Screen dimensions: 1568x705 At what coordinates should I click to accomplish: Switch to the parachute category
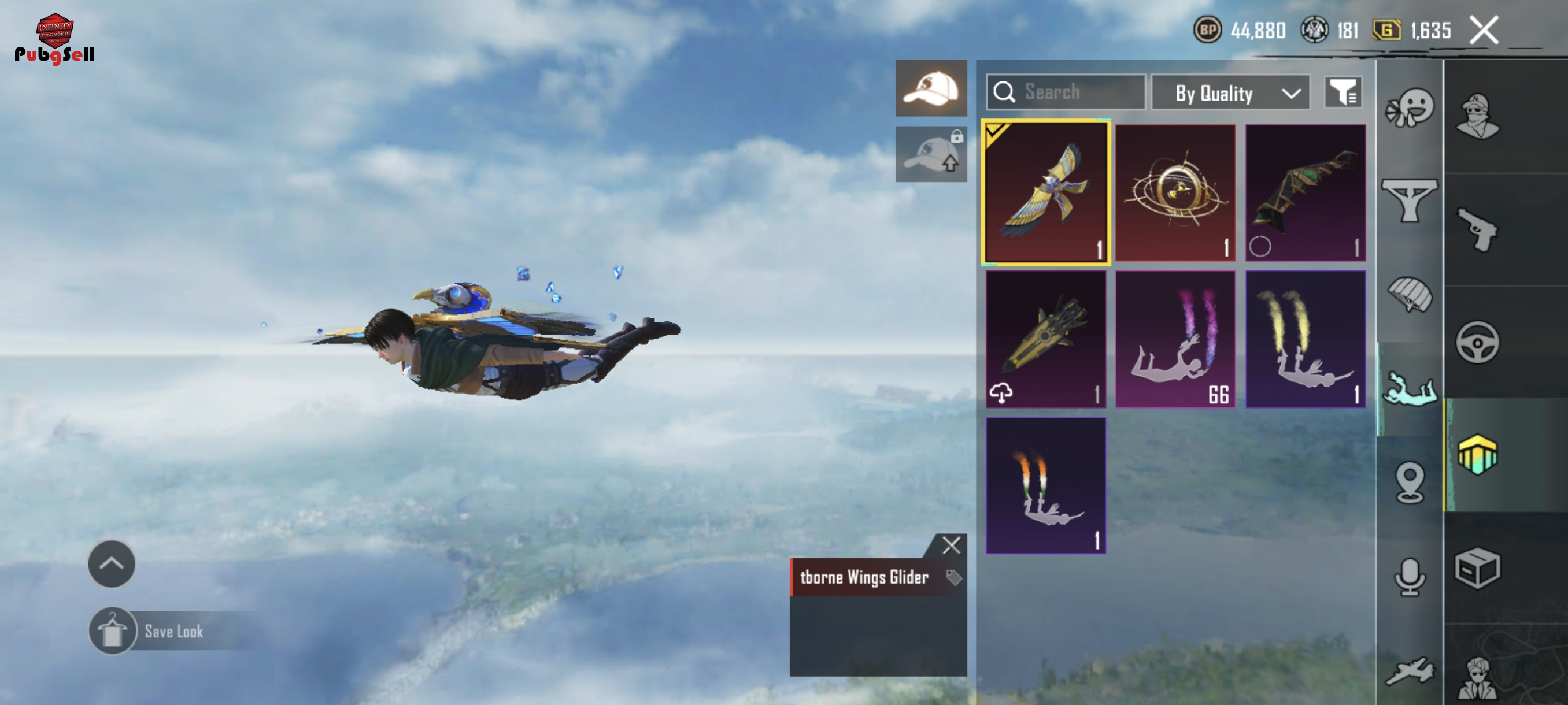click(1410, 294)
